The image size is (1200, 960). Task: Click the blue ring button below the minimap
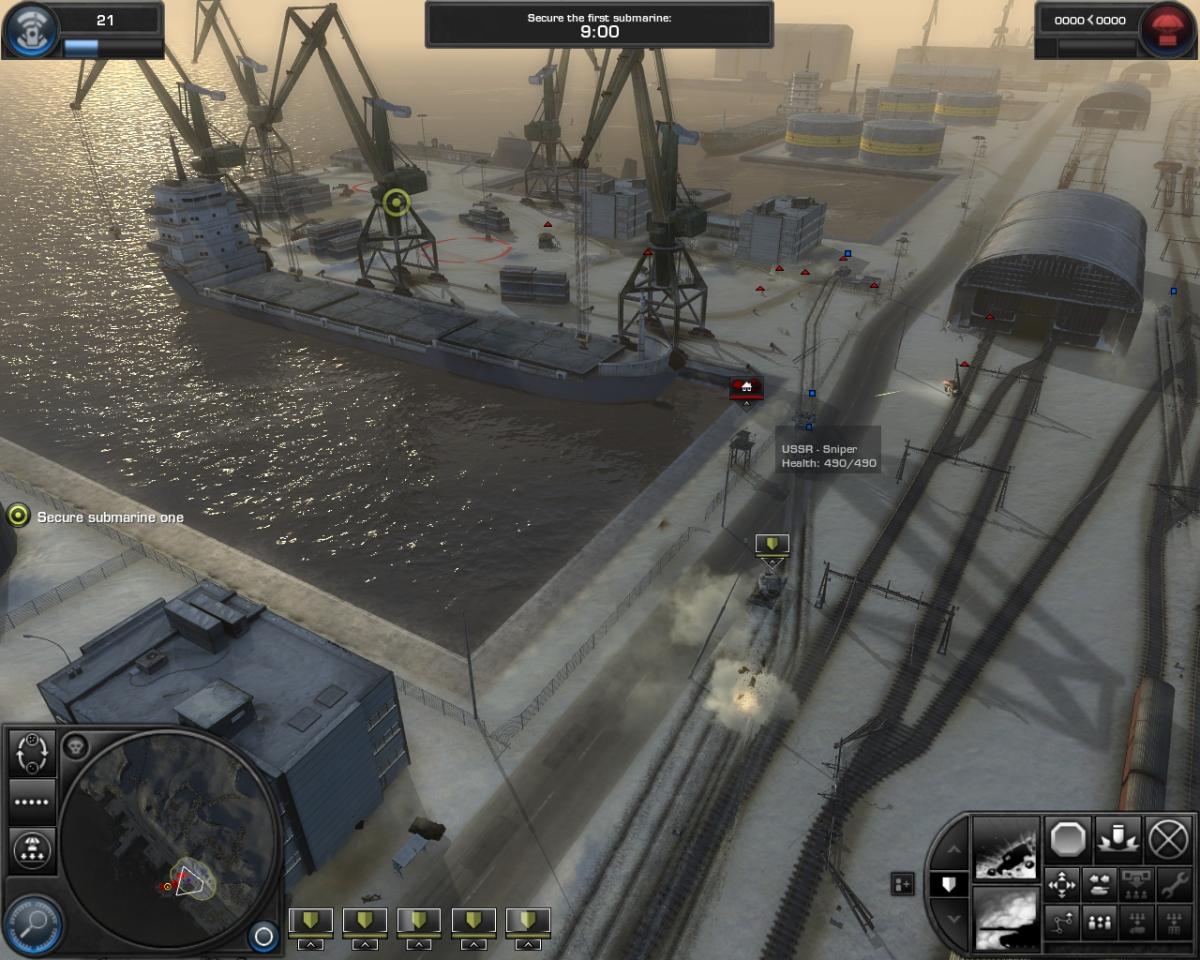click(x=263, y=936)
